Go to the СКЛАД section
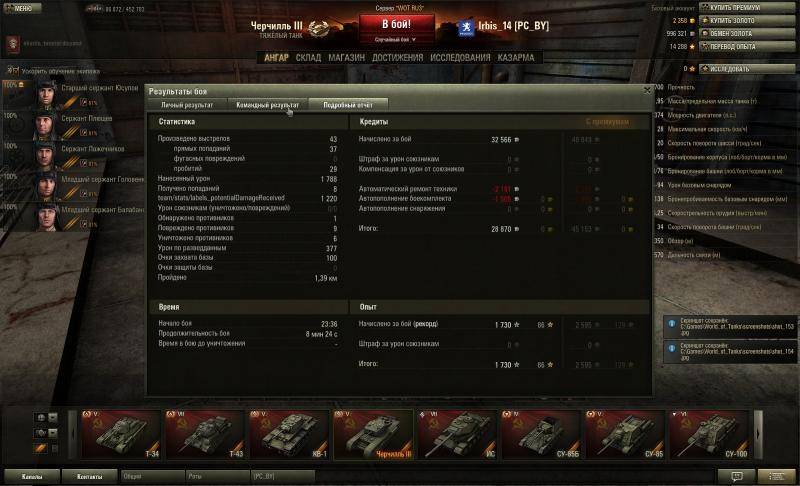The width and height of the screenshot is (800, 486). [x=309, y=58]
